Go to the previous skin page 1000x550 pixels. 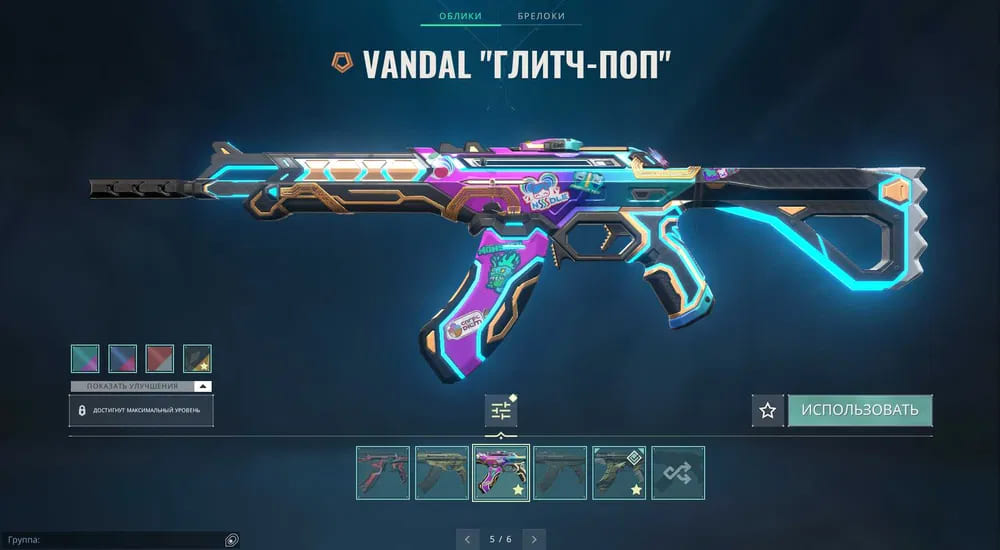[467, 539]
